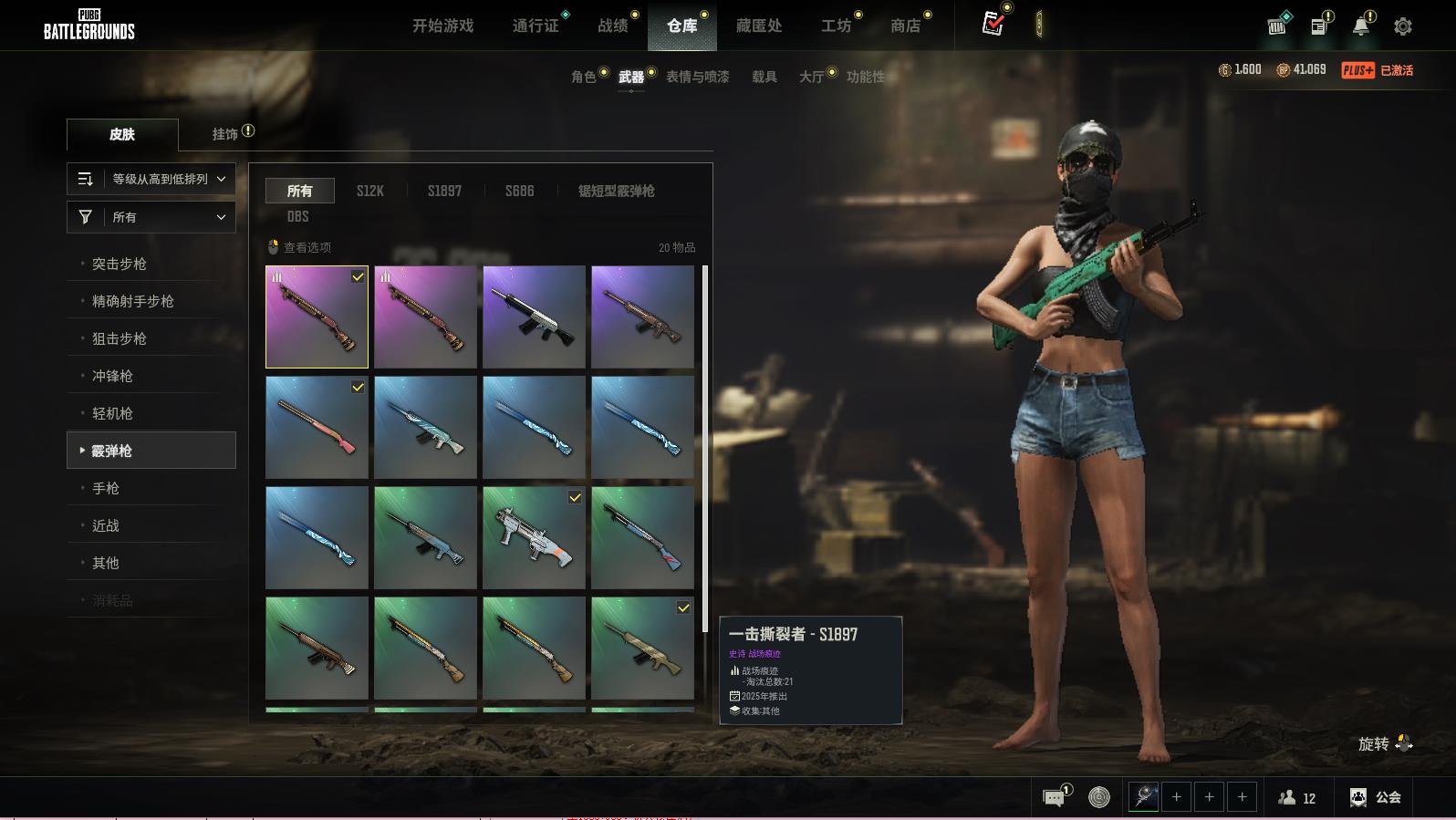Switch to 载具 vehicle skins
This screenshot has height=820, width=1456.
click(x=764, y=77)
